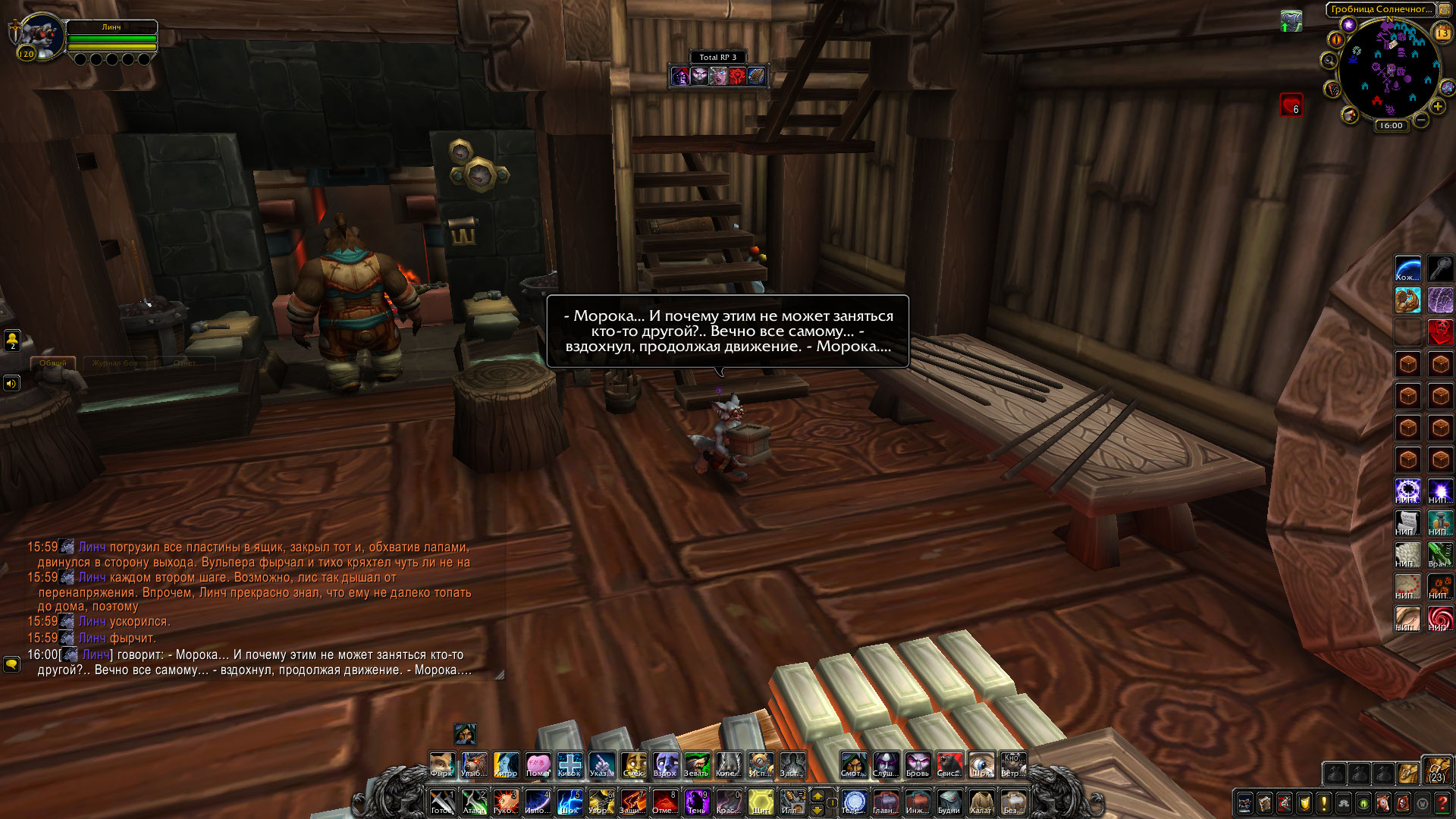Open the calendar showing day 13
1456x819 pixels.
(x=1442, y=33)
